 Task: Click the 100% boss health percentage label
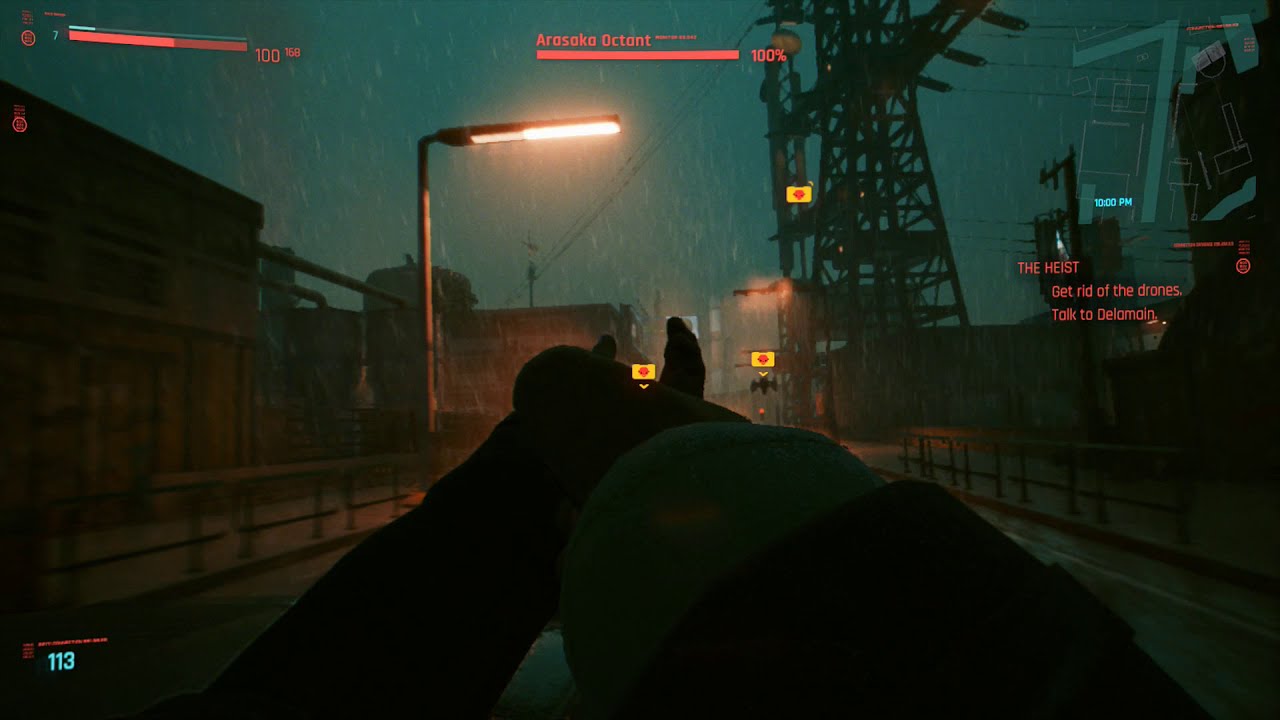pos(769,57)
